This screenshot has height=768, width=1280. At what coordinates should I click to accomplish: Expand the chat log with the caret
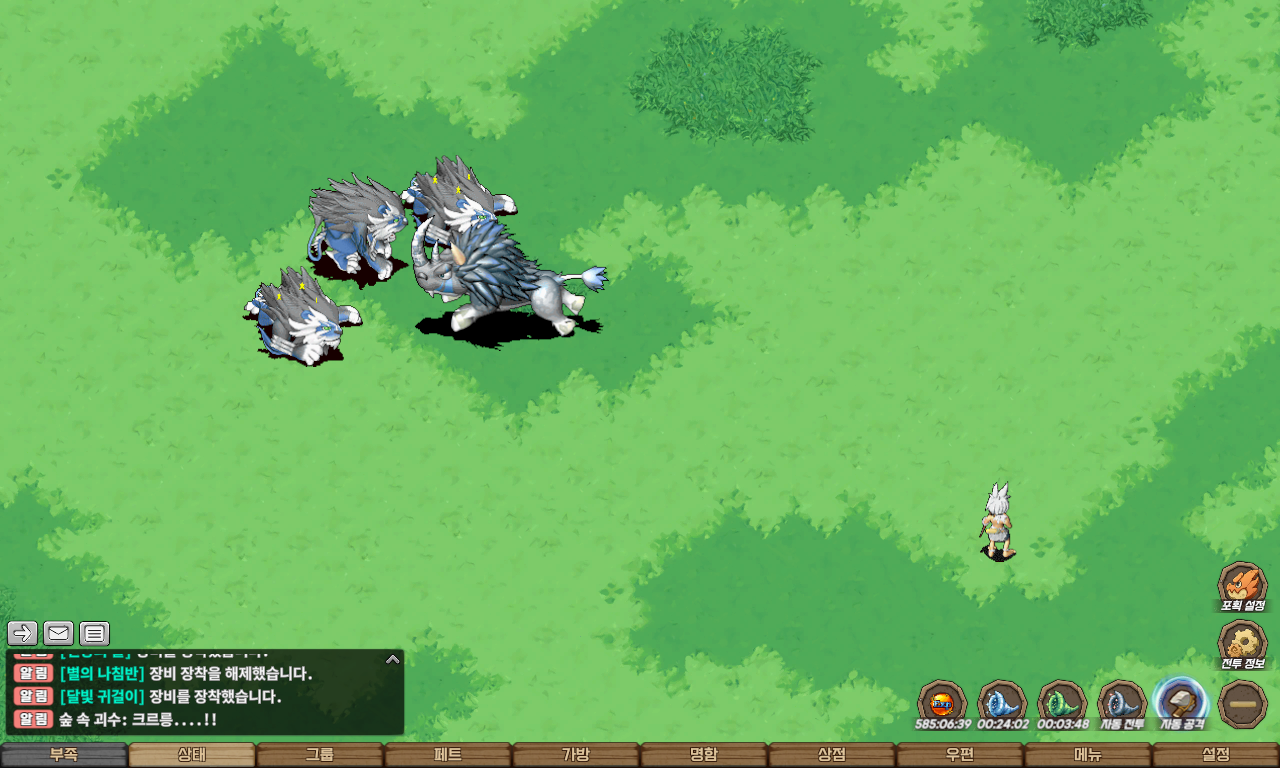[x=393, y=659]
